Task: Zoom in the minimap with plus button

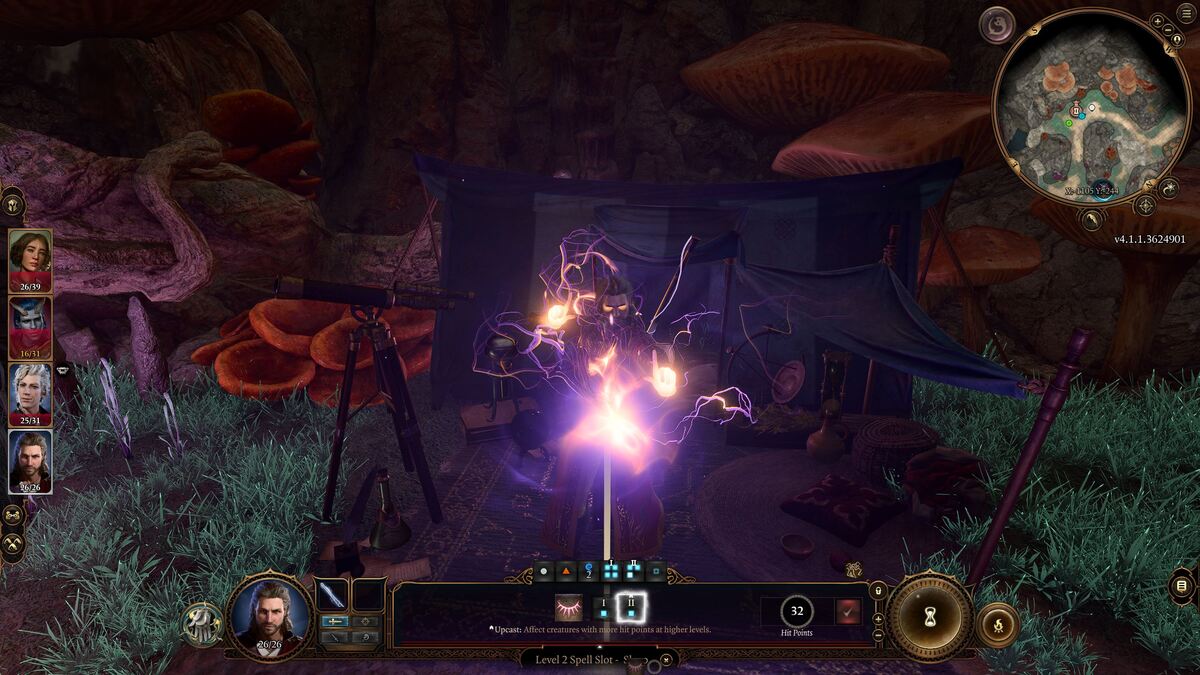Action: 1157,21
